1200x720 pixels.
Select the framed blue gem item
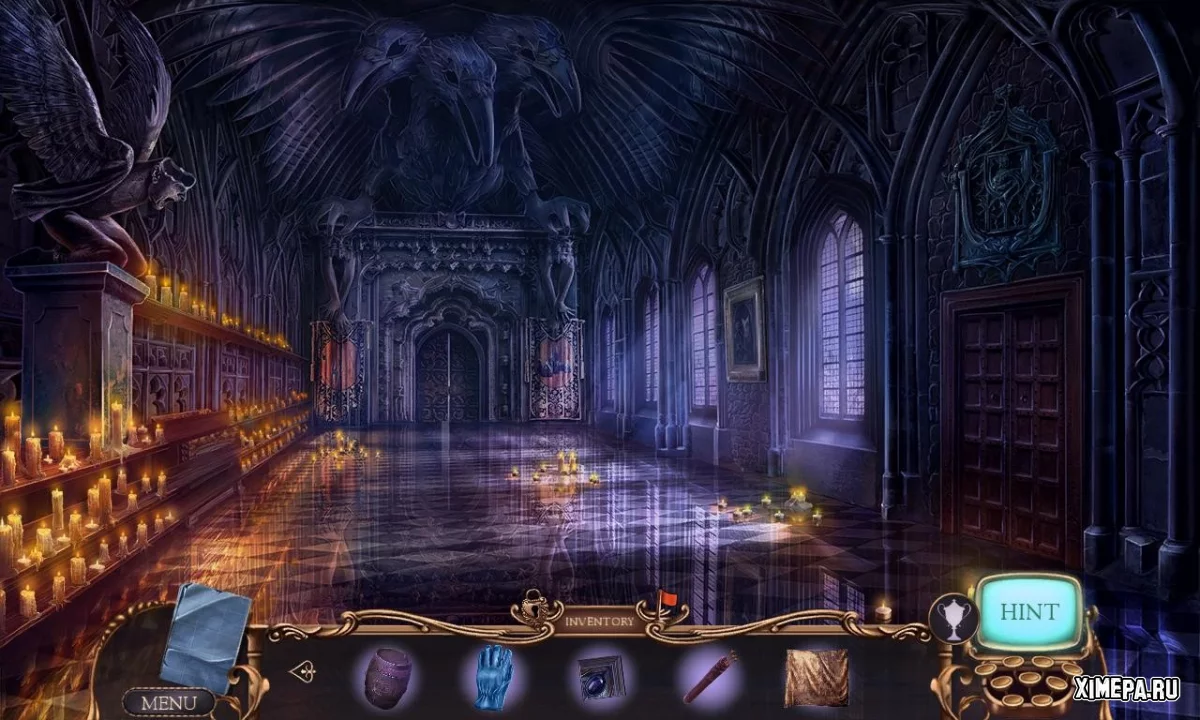[x=601, y=677]
